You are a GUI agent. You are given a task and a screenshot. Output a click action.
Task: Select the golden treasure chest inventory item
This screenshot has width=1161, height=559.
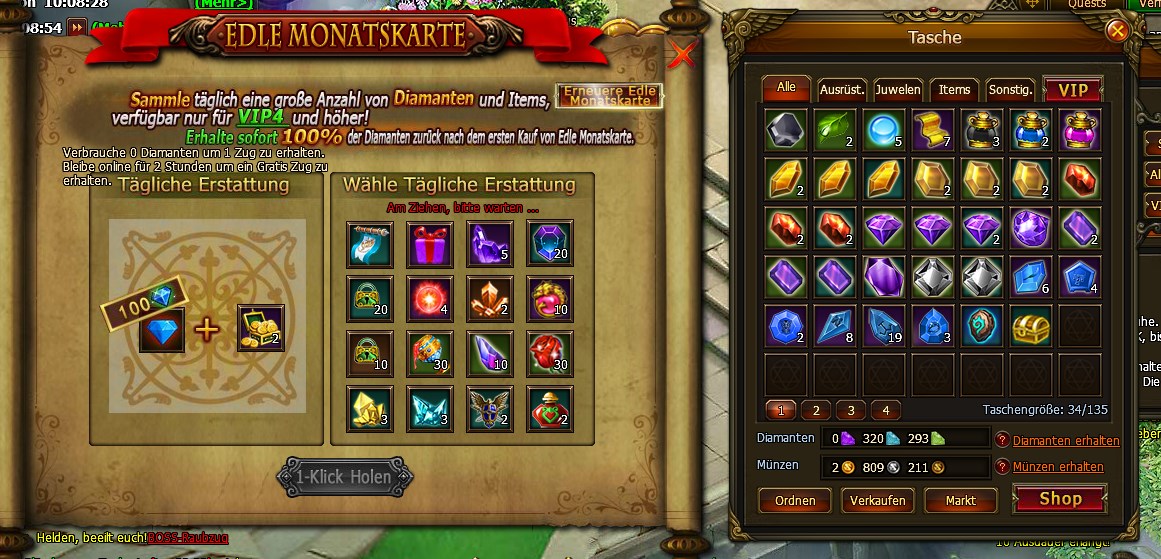[x=1031, y=325]
